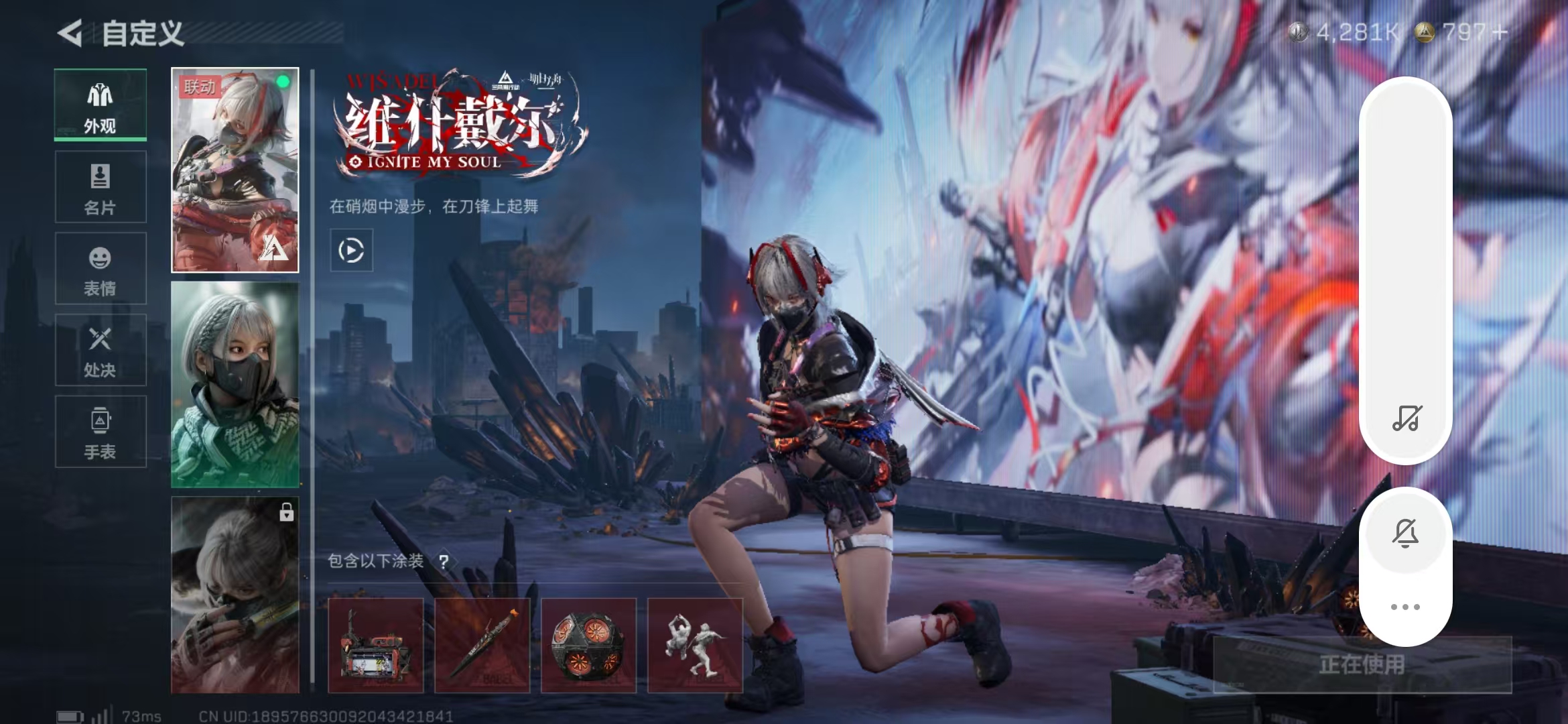Screen dimensions: 1568x724
Task: Toggle the muted music note icon
Action: tap(1406, 418)
